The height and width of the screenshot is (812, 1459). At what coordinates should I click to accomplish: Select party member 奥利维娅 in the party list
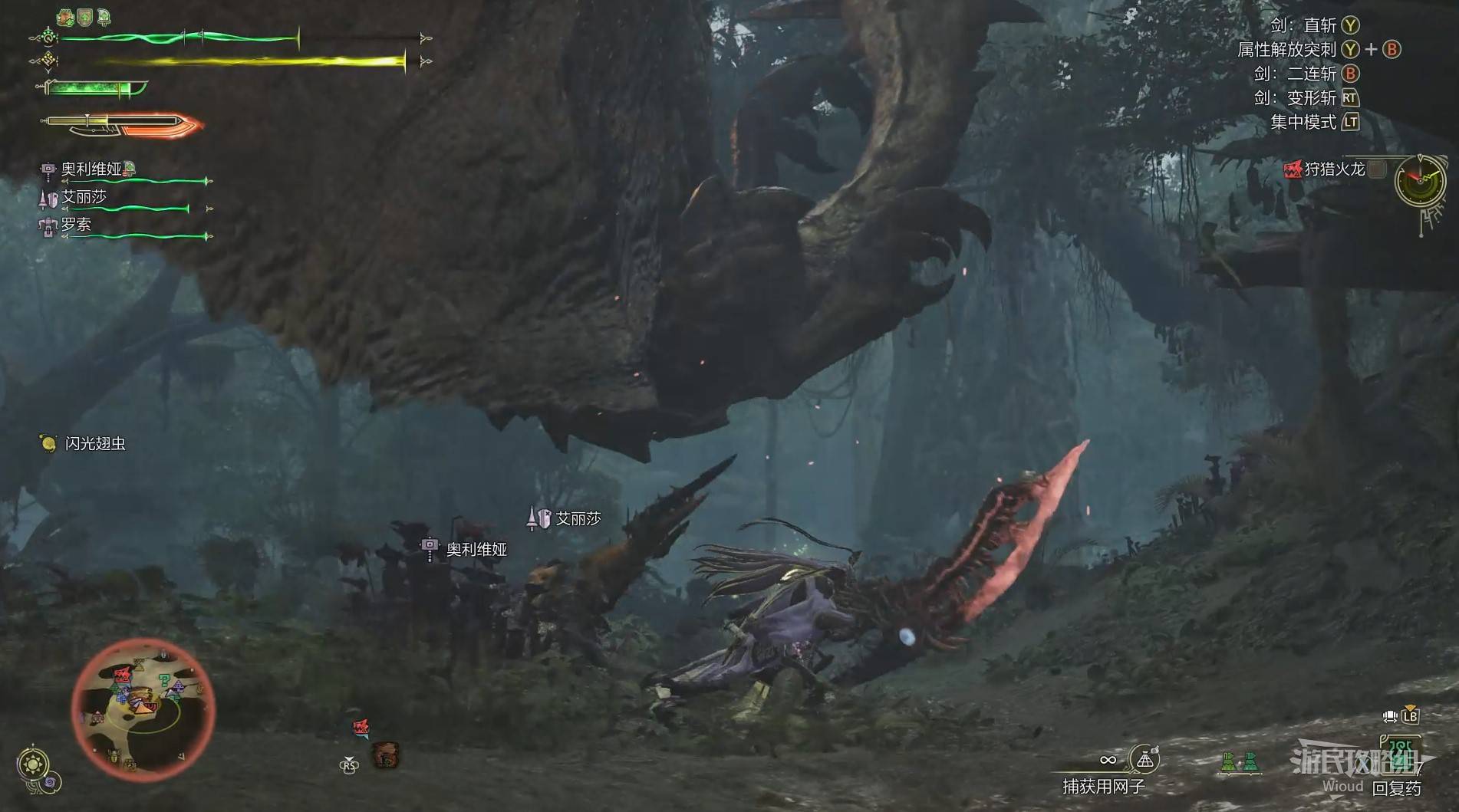coord(92,169)
